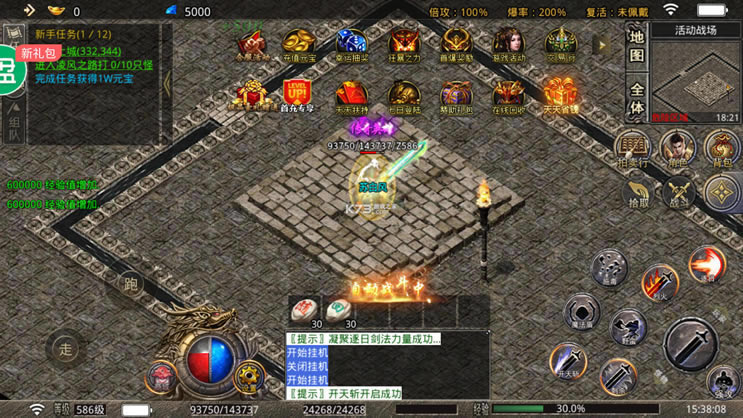The height and width of the screenshot is (418, 743).
Task: Cast the 魔法盾 magic shield skill
Action: click(581, 312)
